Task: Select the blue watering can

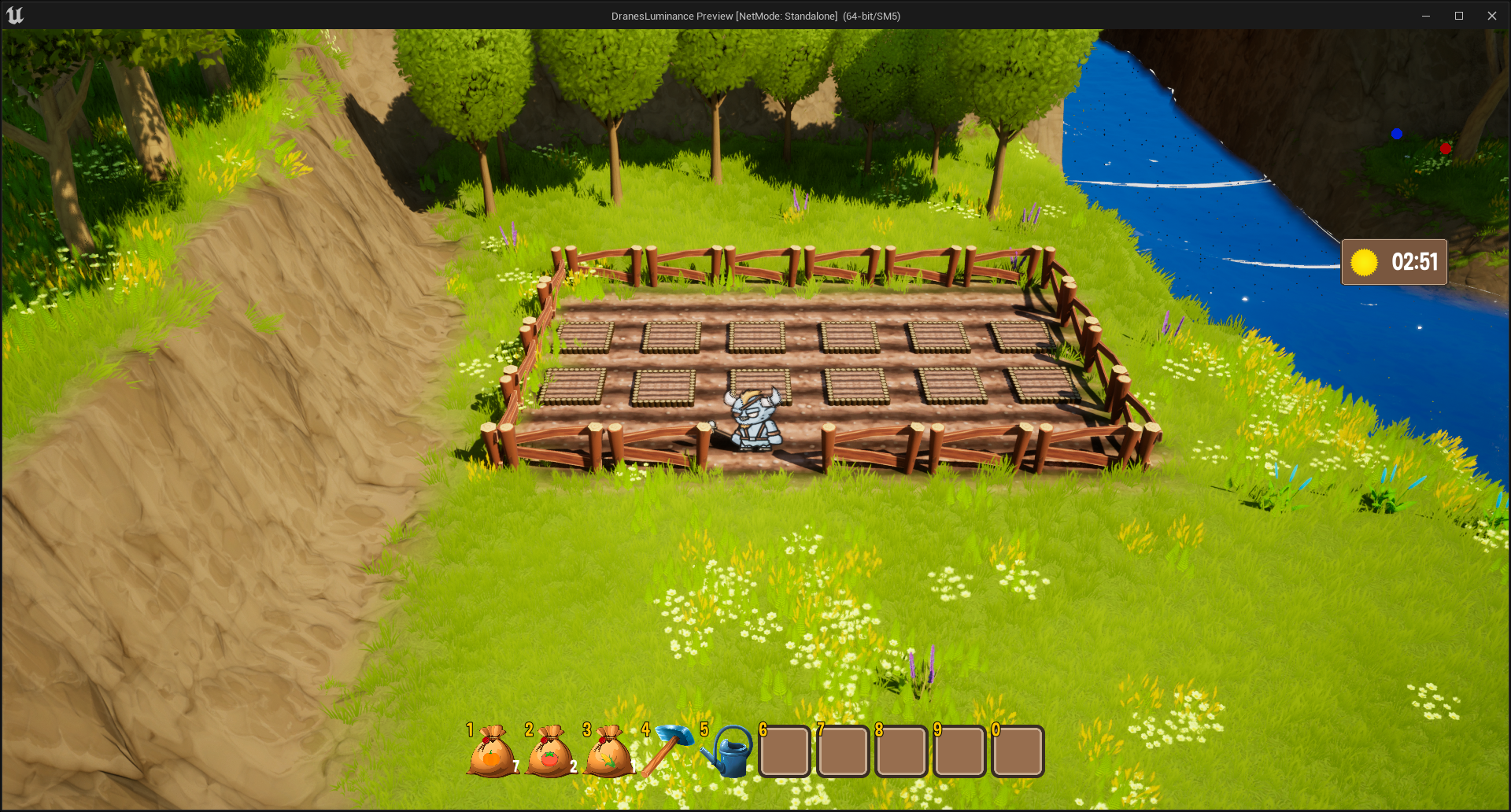Action: [727, 752]
